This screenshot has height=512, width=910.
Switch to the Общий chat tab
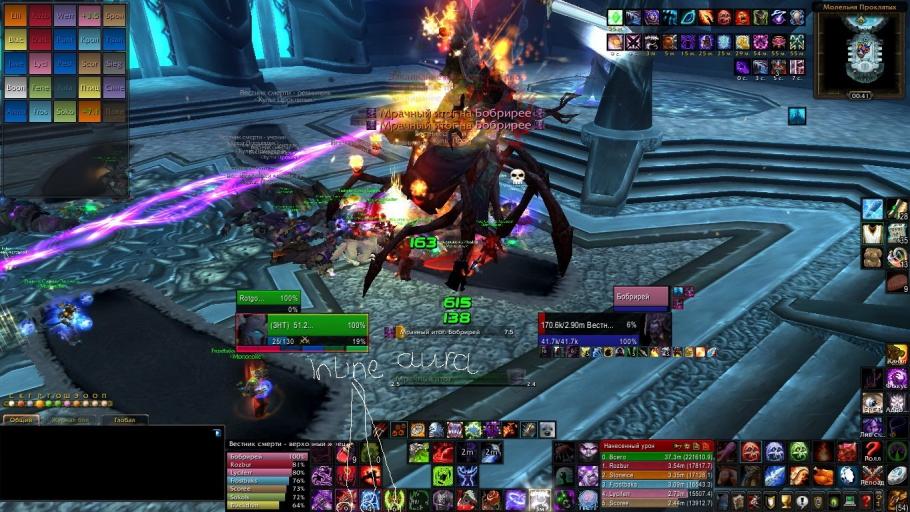pyautogui.click(x=21, y=420)
